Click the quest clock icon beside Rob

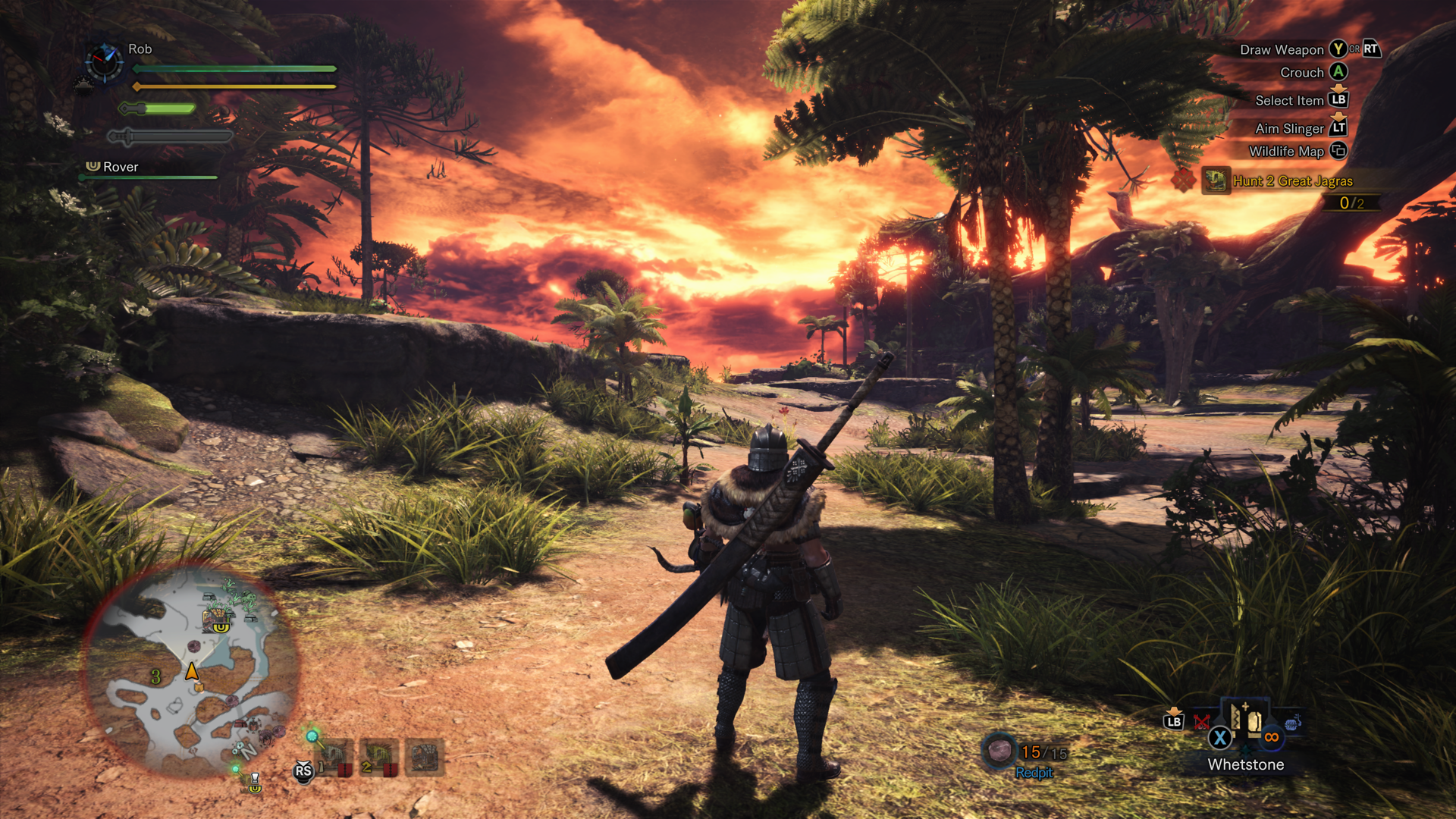(104, 61)
